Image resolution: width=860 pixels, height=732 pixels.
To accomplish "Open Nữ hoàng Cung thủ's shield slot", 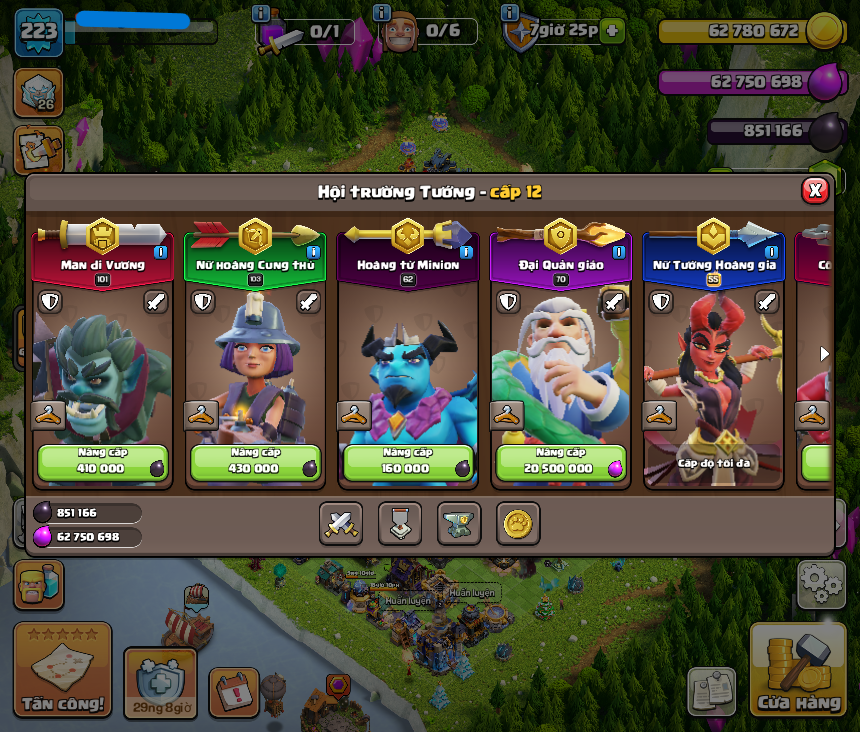I will pos(203,301).
